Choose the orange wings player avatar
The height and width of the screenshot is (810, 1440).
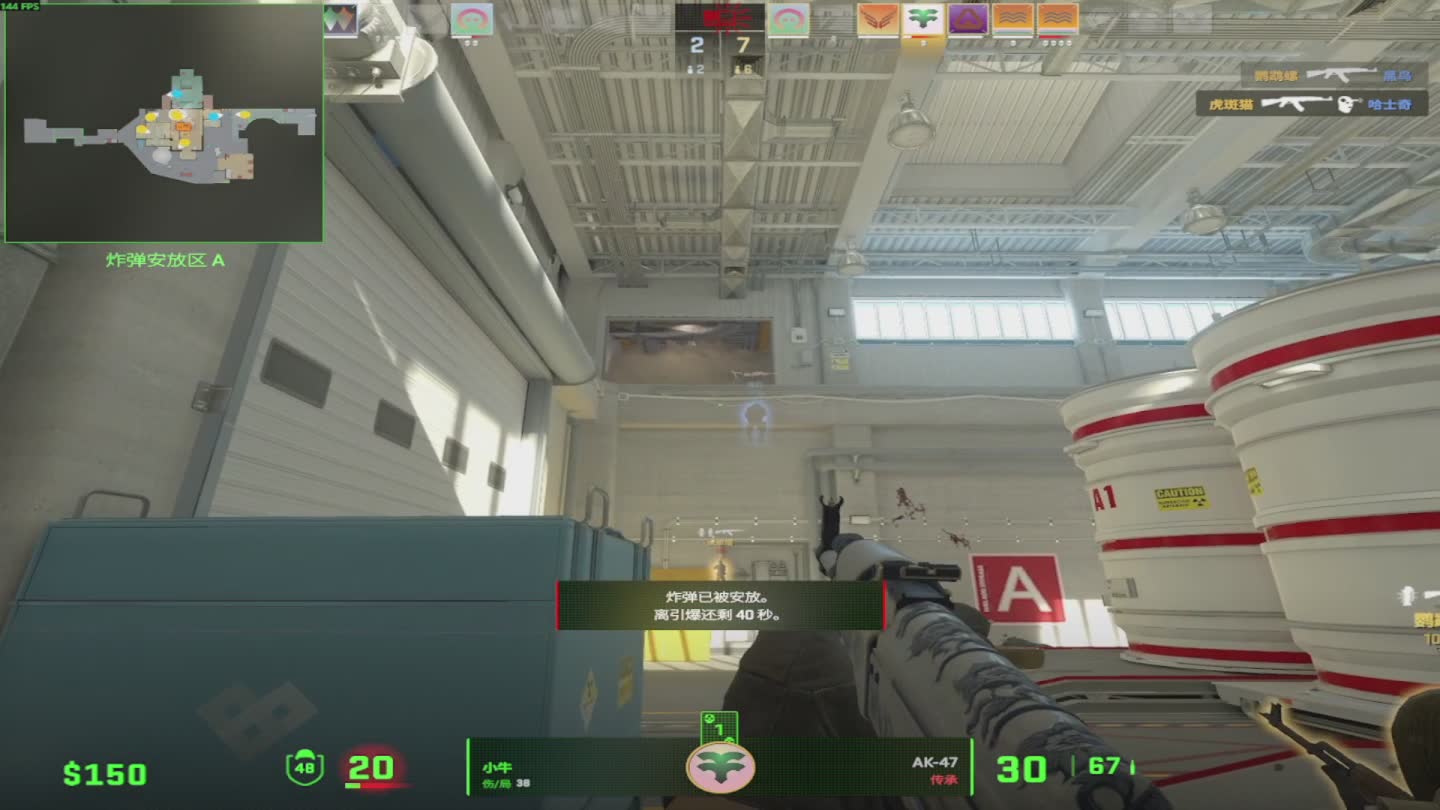[877, 19]
